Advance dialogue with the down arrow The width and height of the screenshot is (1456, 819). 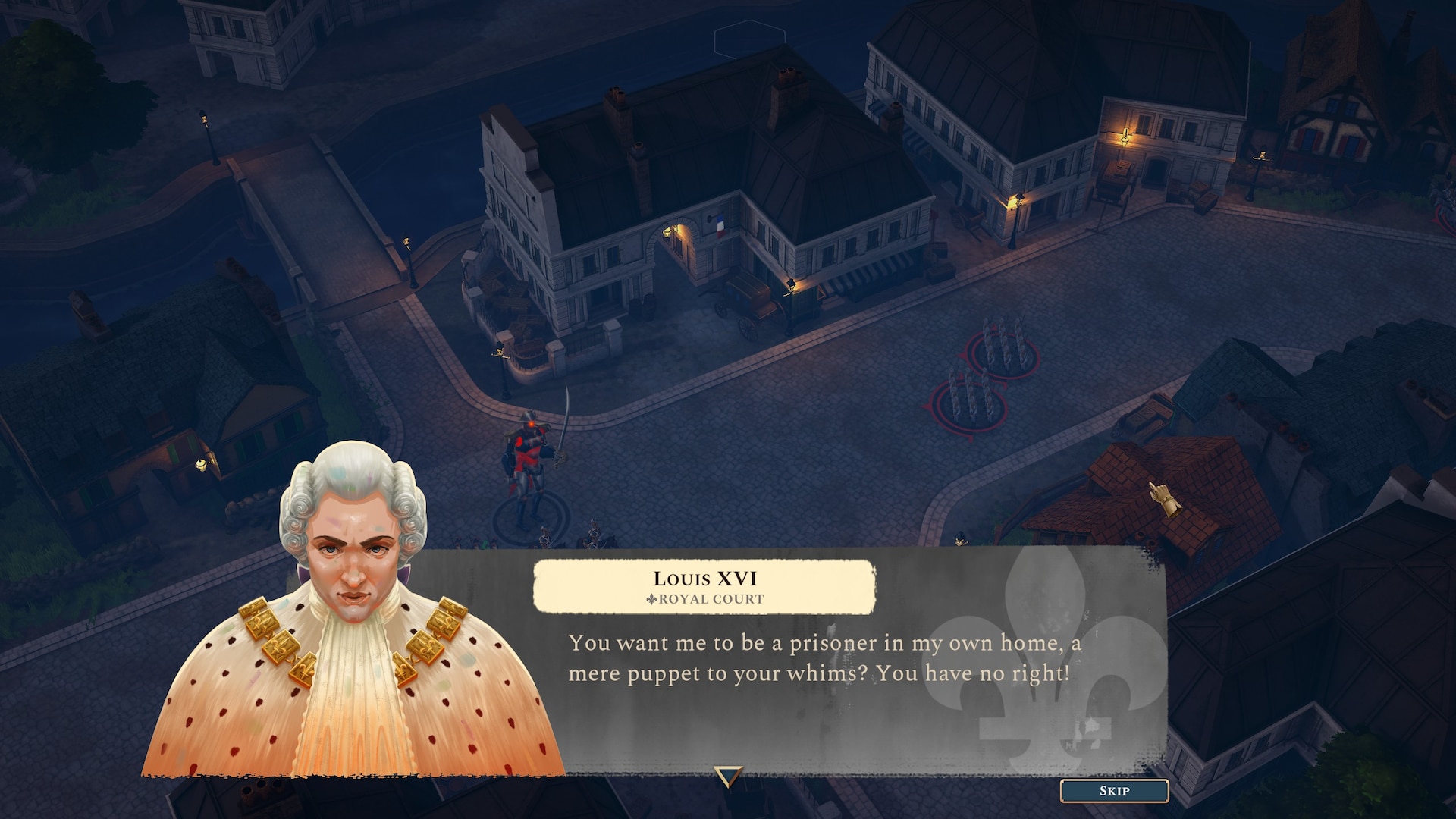click(x=728, y=777)
